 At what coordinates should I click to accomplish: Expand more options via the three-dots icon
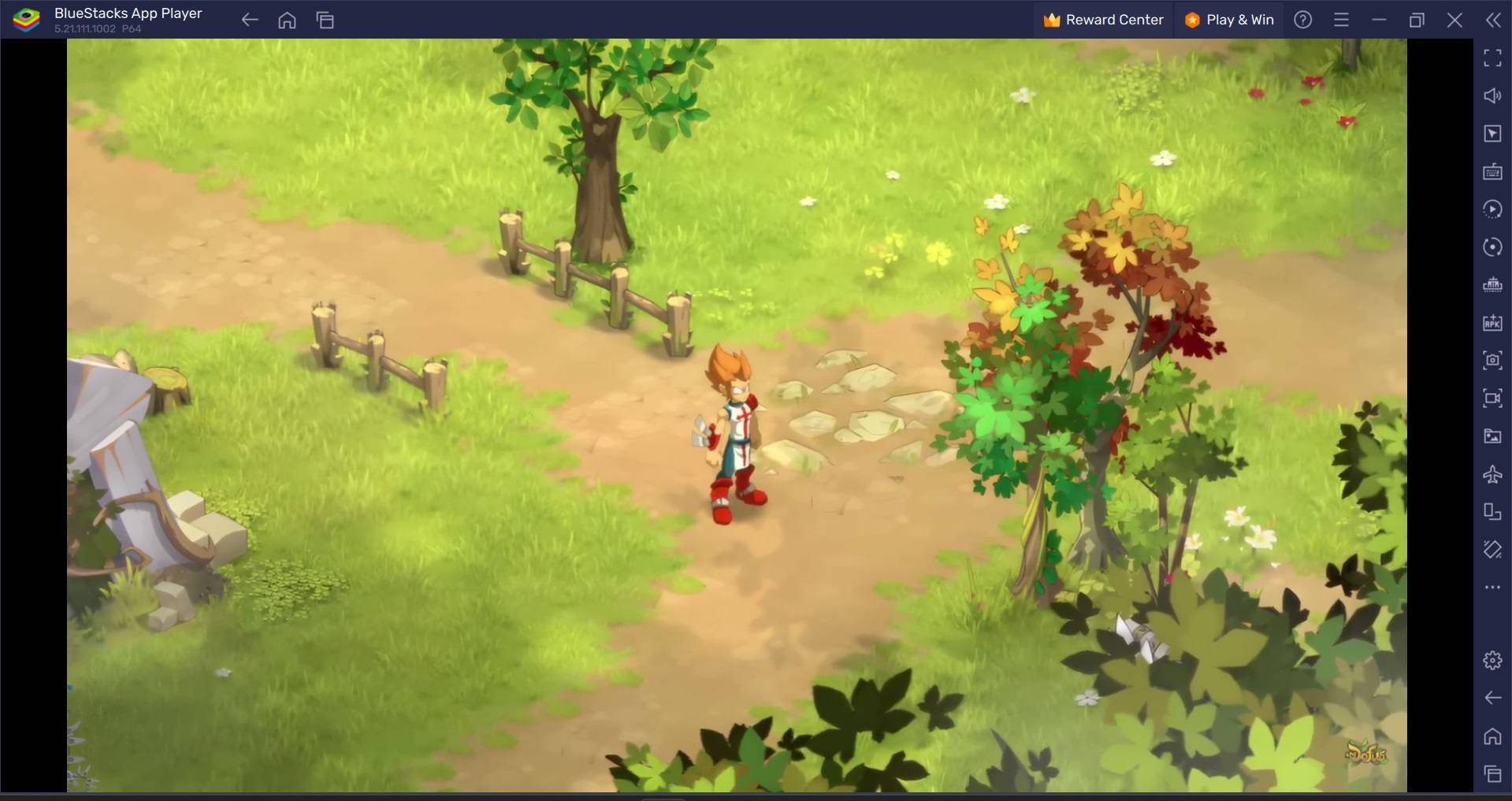pyautogui.click(x=1492, y=587)
